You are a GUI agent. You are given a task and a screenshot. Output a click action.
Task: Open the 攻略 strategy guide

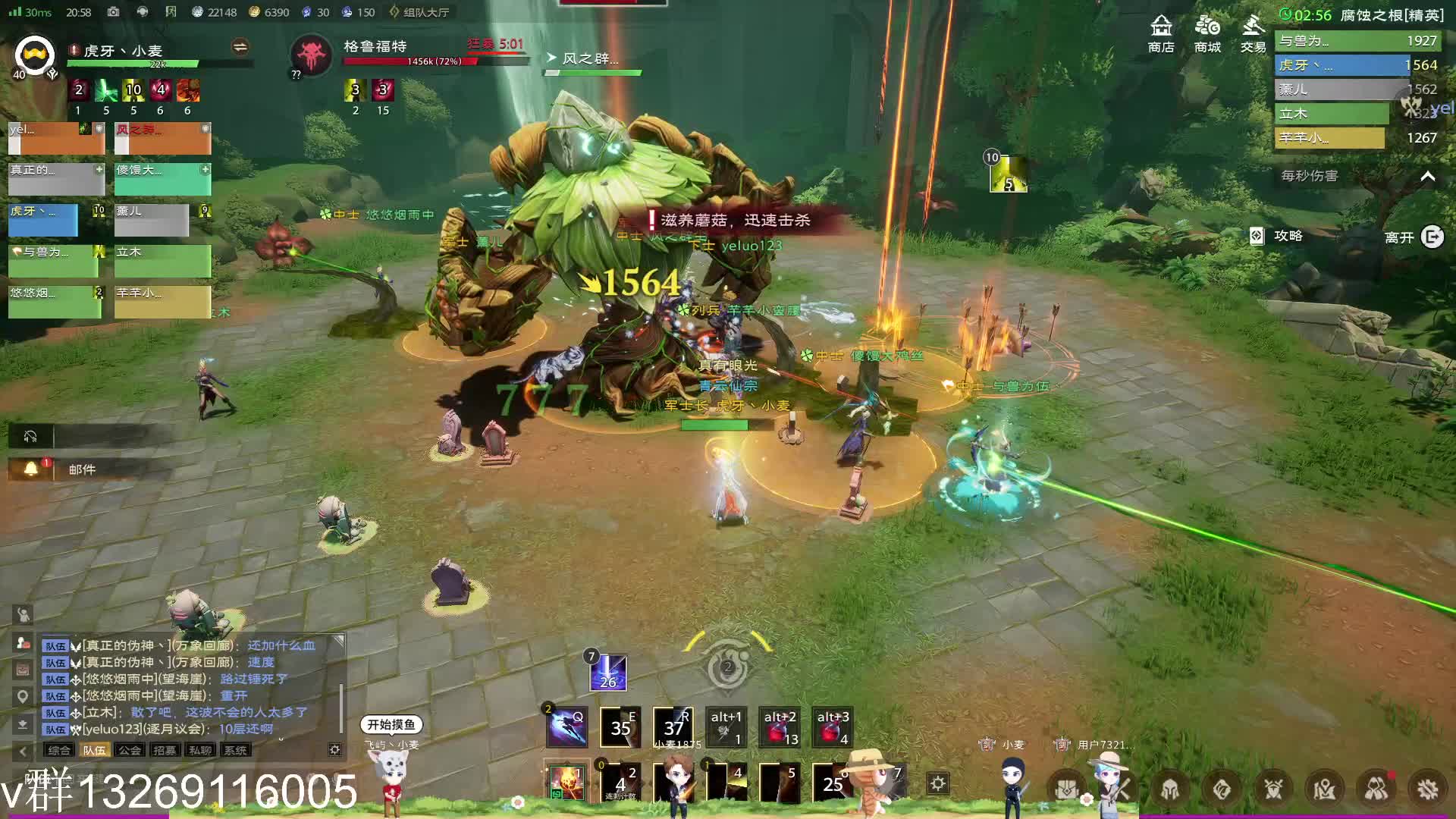[x=1278, y=236]
